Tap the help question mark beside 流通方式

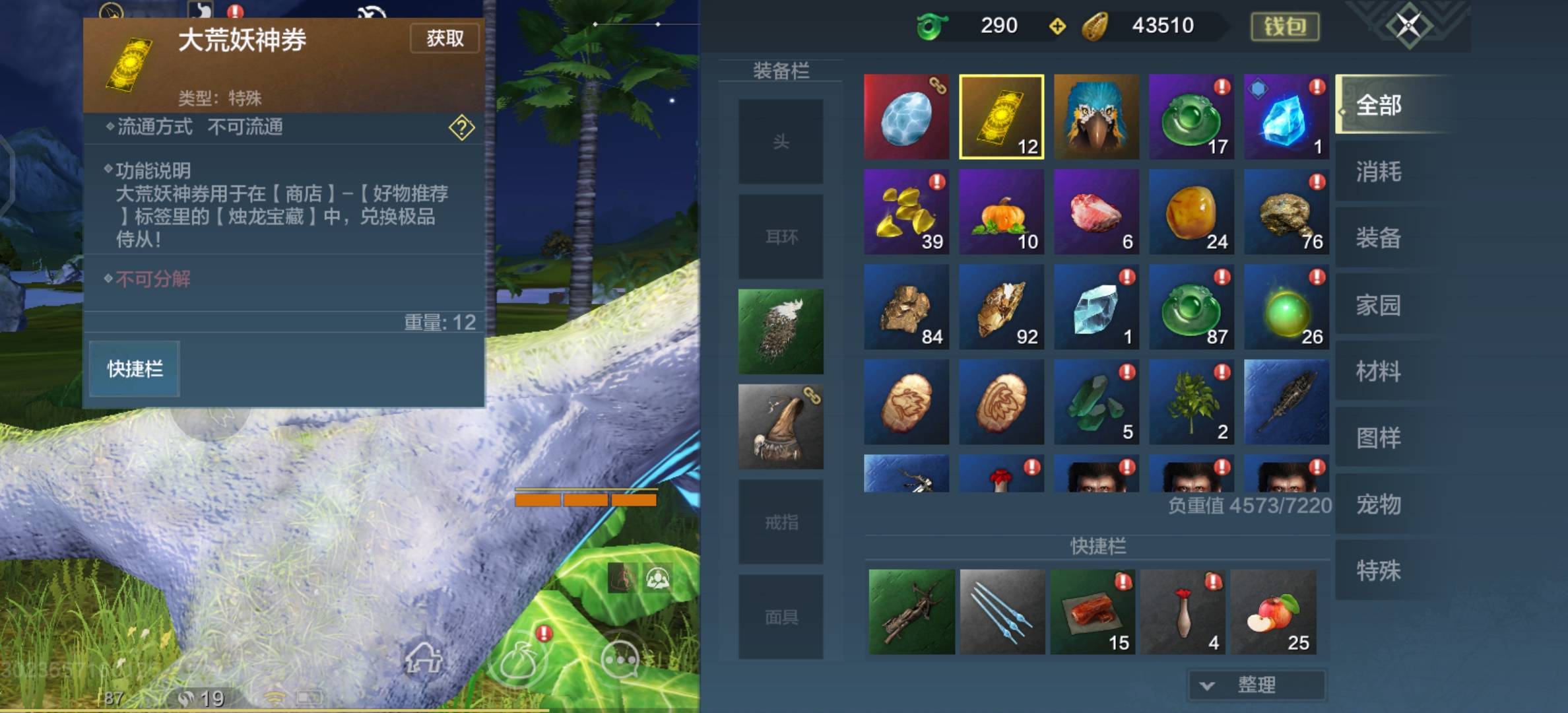(462, 129)
